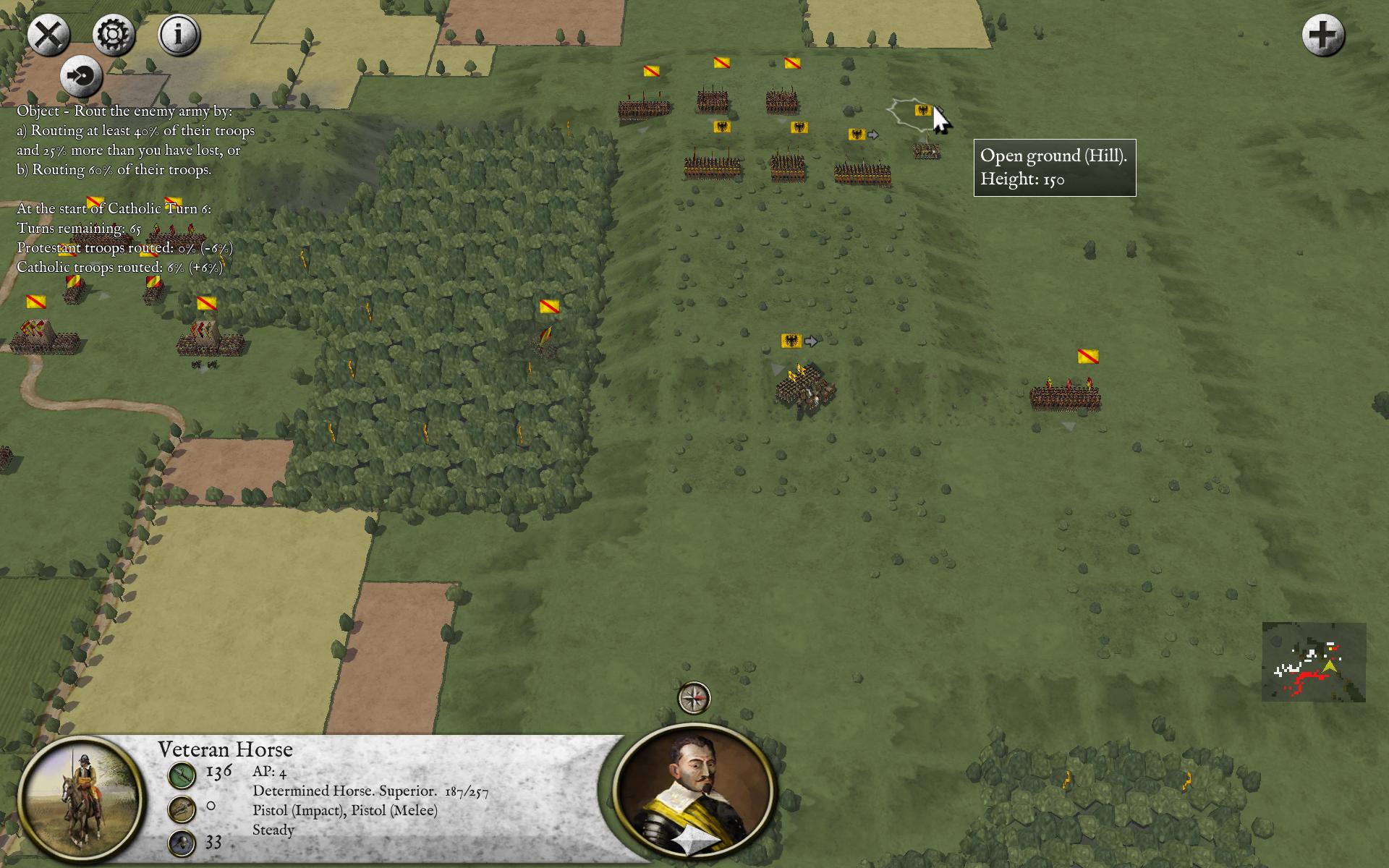Click the battlefield minimap

1314,662
